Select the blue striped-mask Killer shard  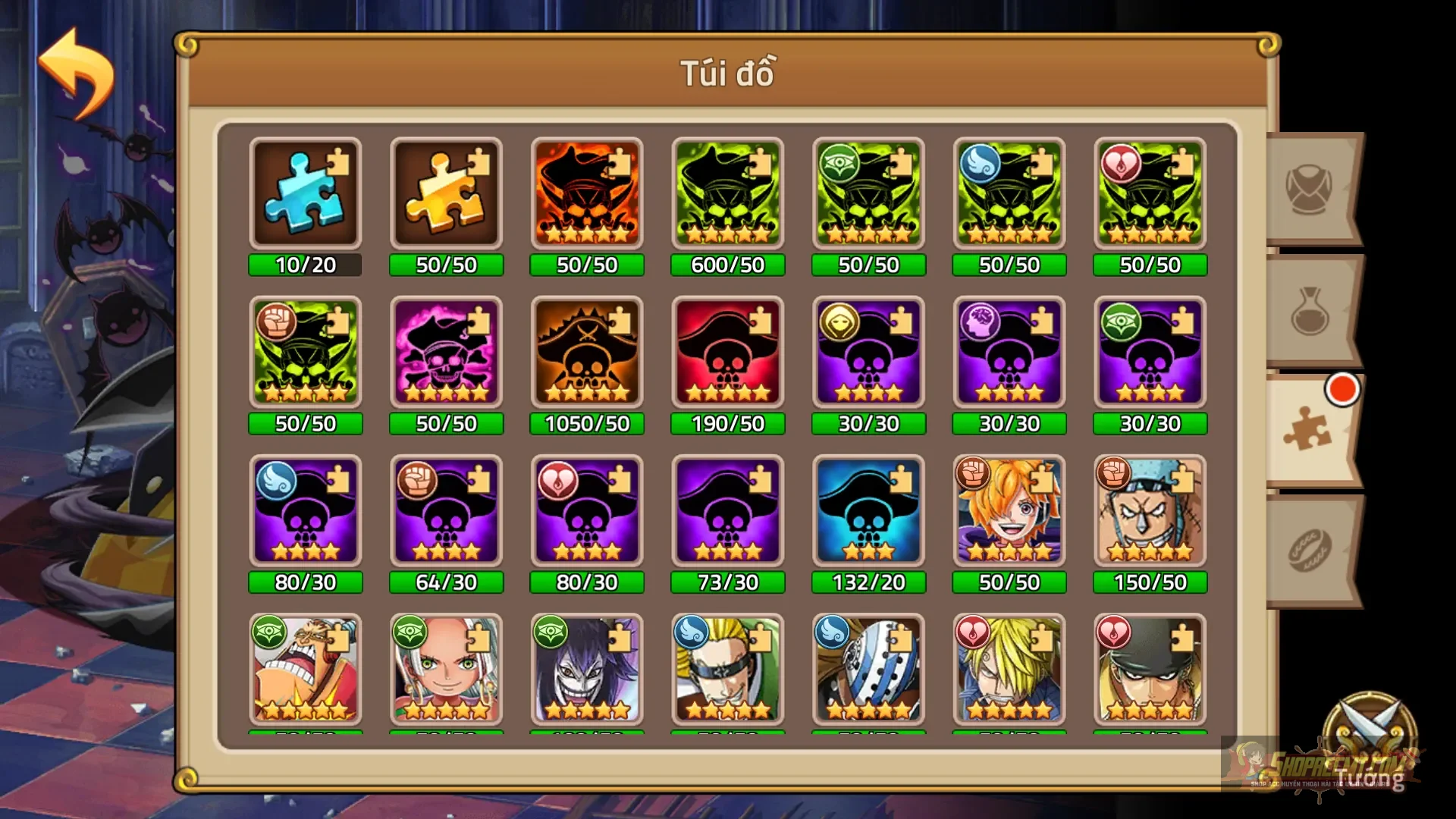[x=868, y=671]
